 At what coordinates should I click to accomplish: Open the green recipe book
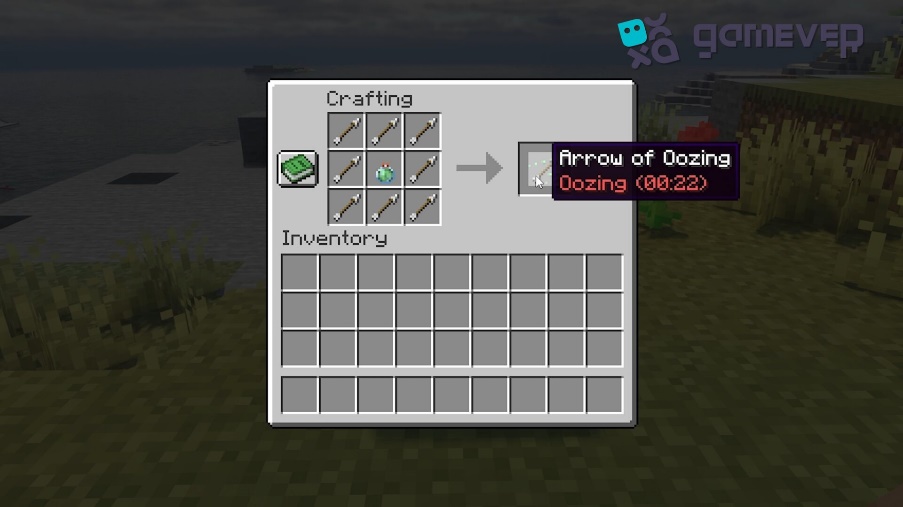tap(297, 168)
